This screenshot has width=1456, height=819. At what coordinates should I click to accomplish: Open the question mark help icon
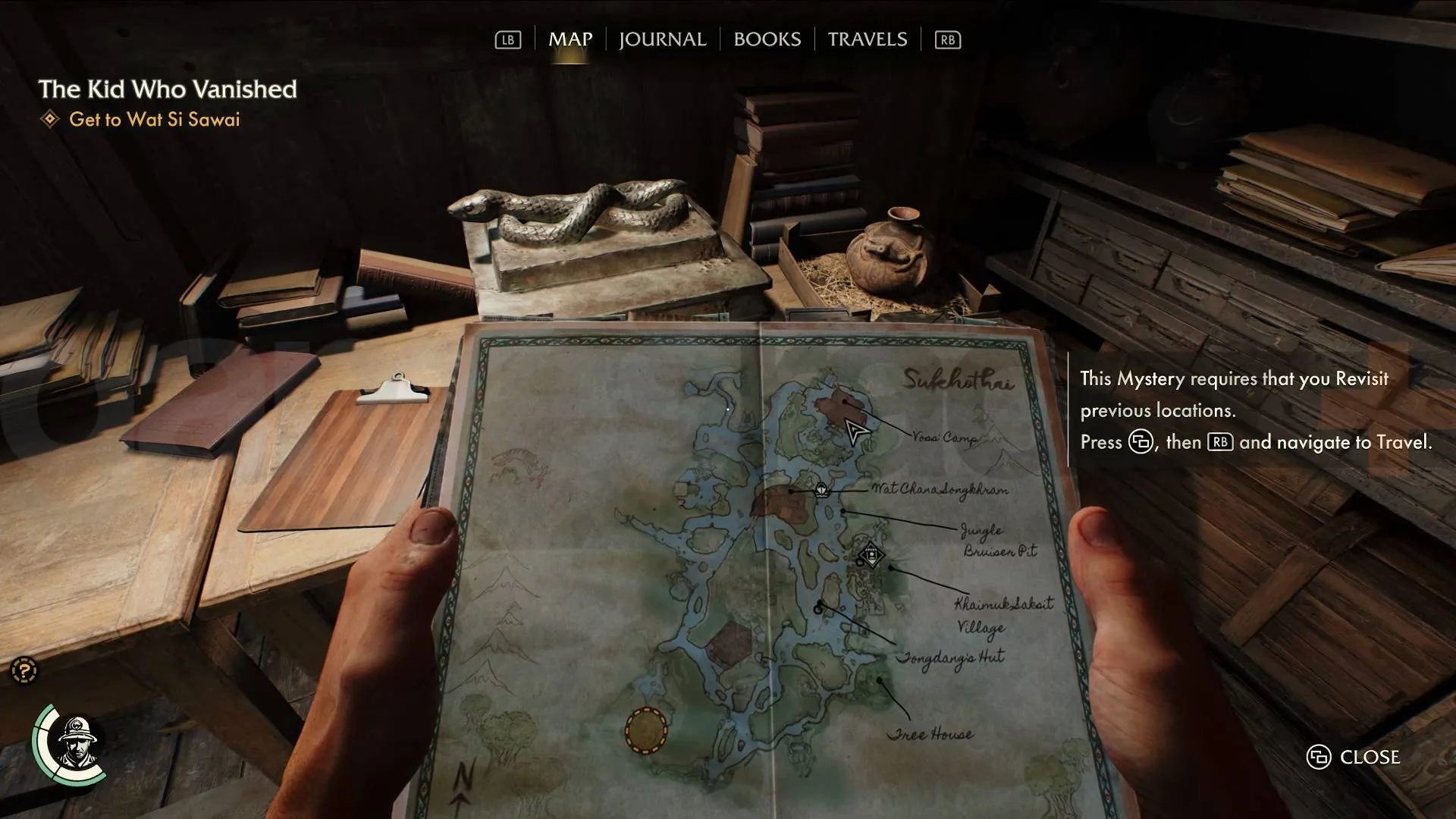24,670
